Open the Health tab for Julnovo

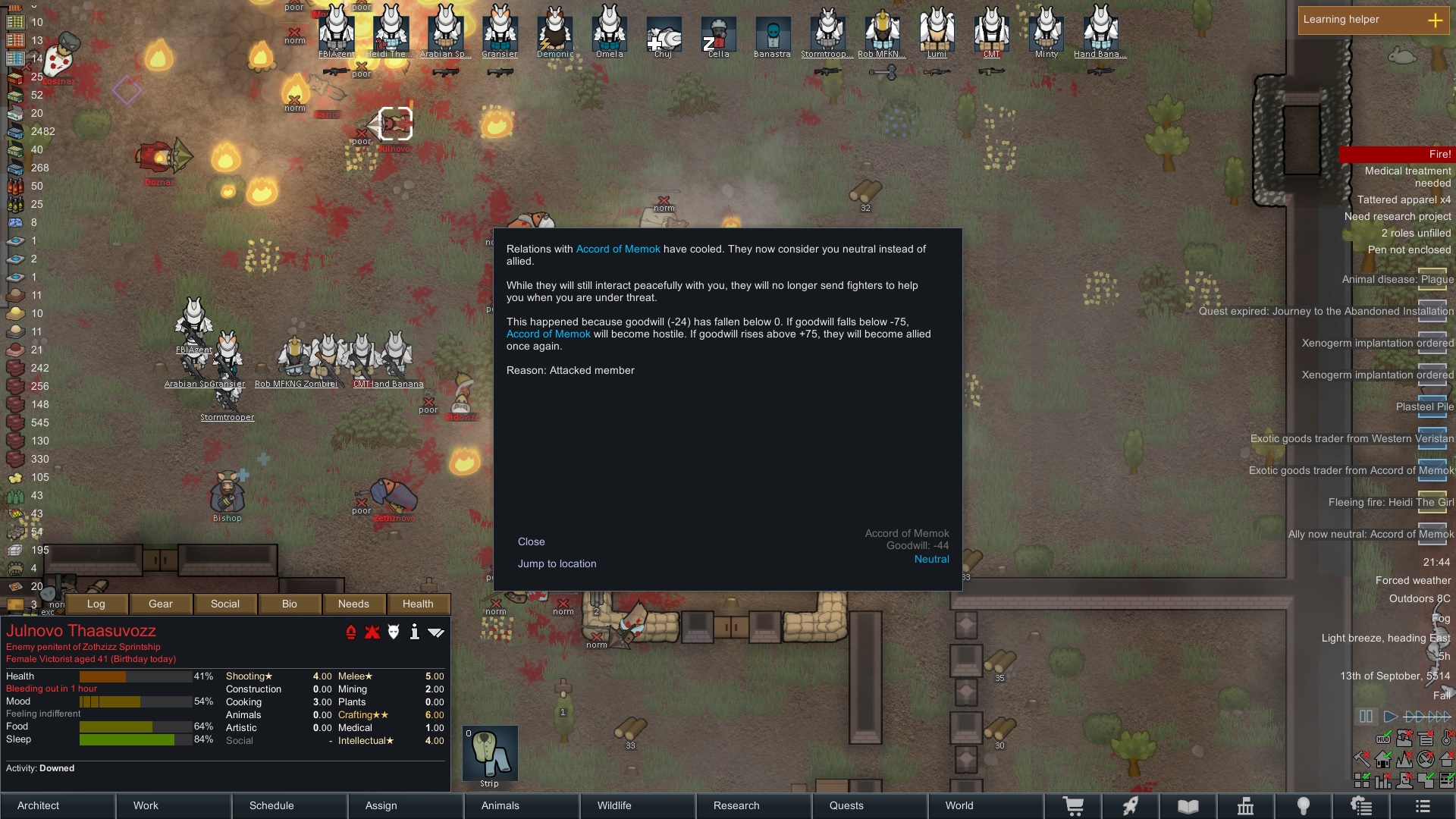tap(418, 604)
